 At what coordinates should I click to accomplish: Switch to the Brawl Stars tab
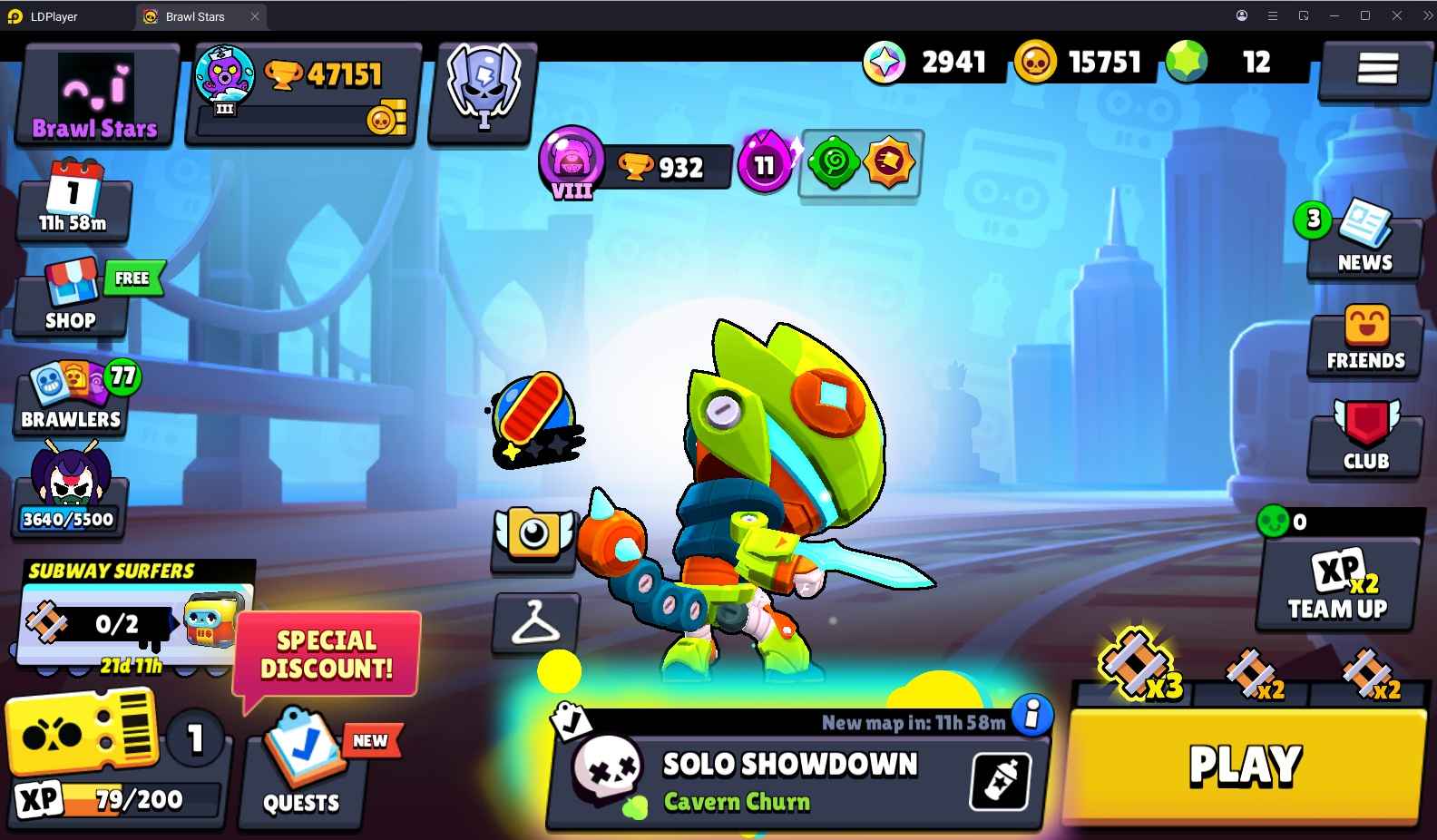tap(198, 15)
